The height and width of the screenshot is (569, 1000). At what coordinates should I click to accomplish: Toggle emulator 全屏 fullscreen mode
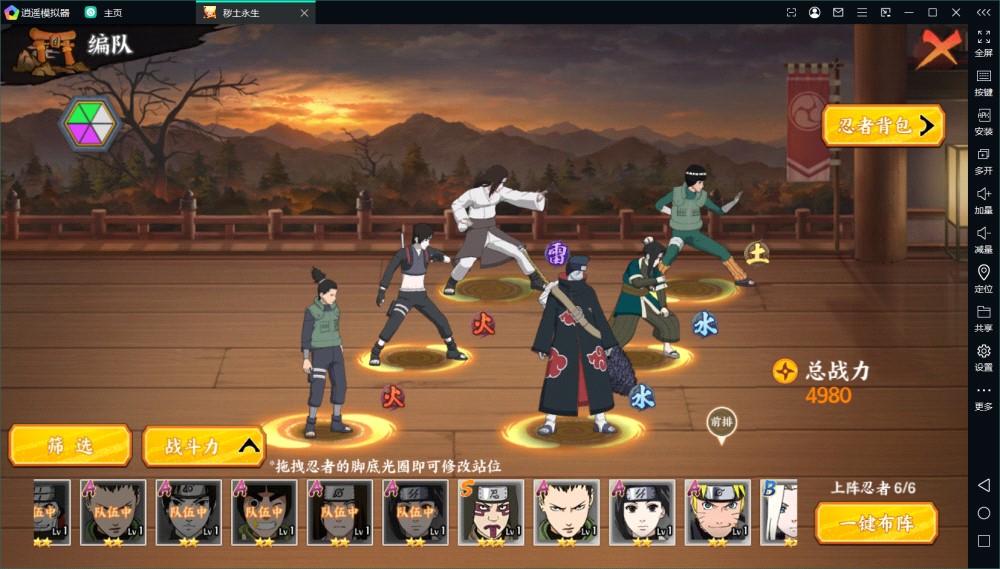(983, 43)
